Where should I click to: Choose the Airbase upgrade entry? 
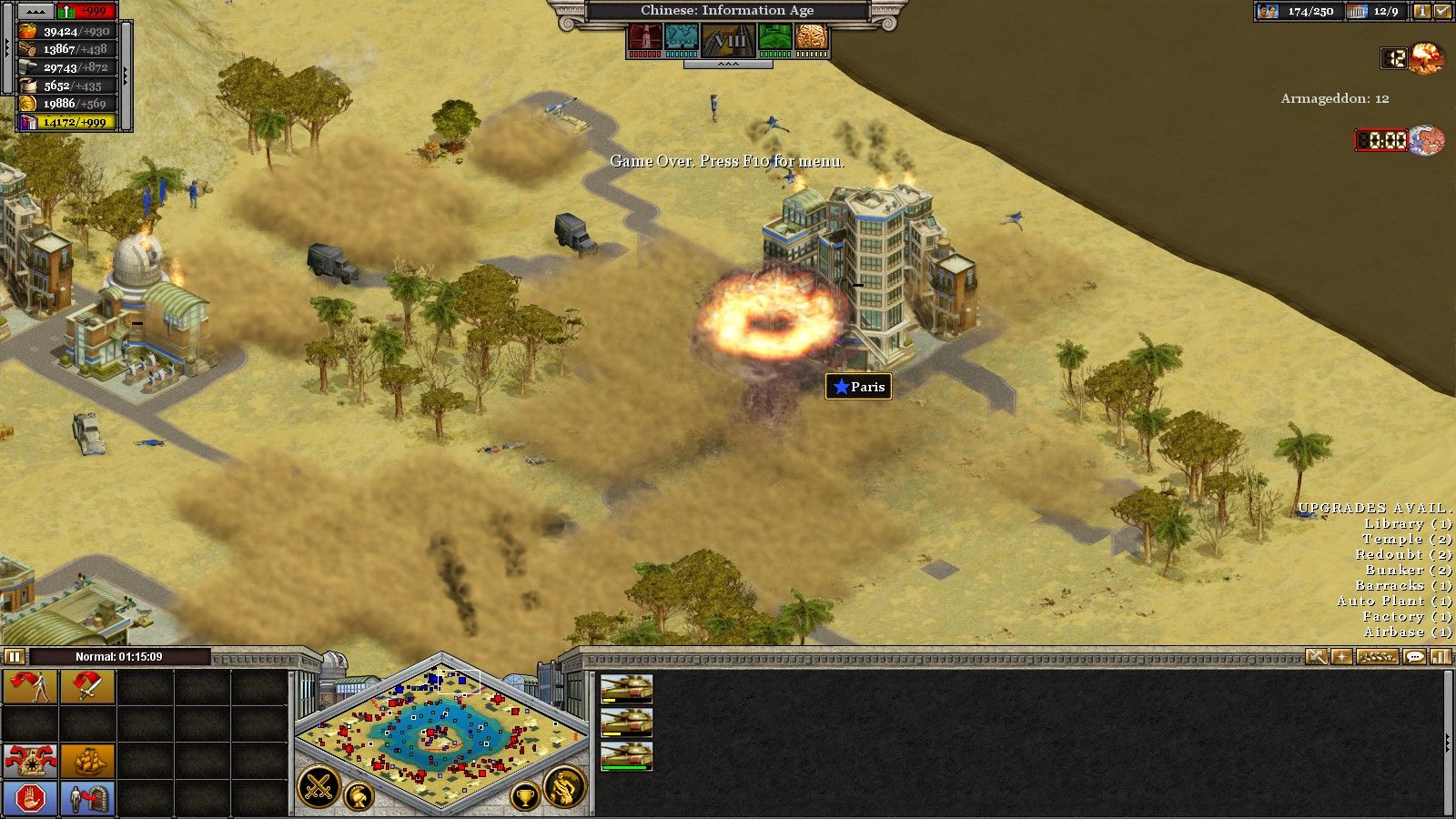1407,632
